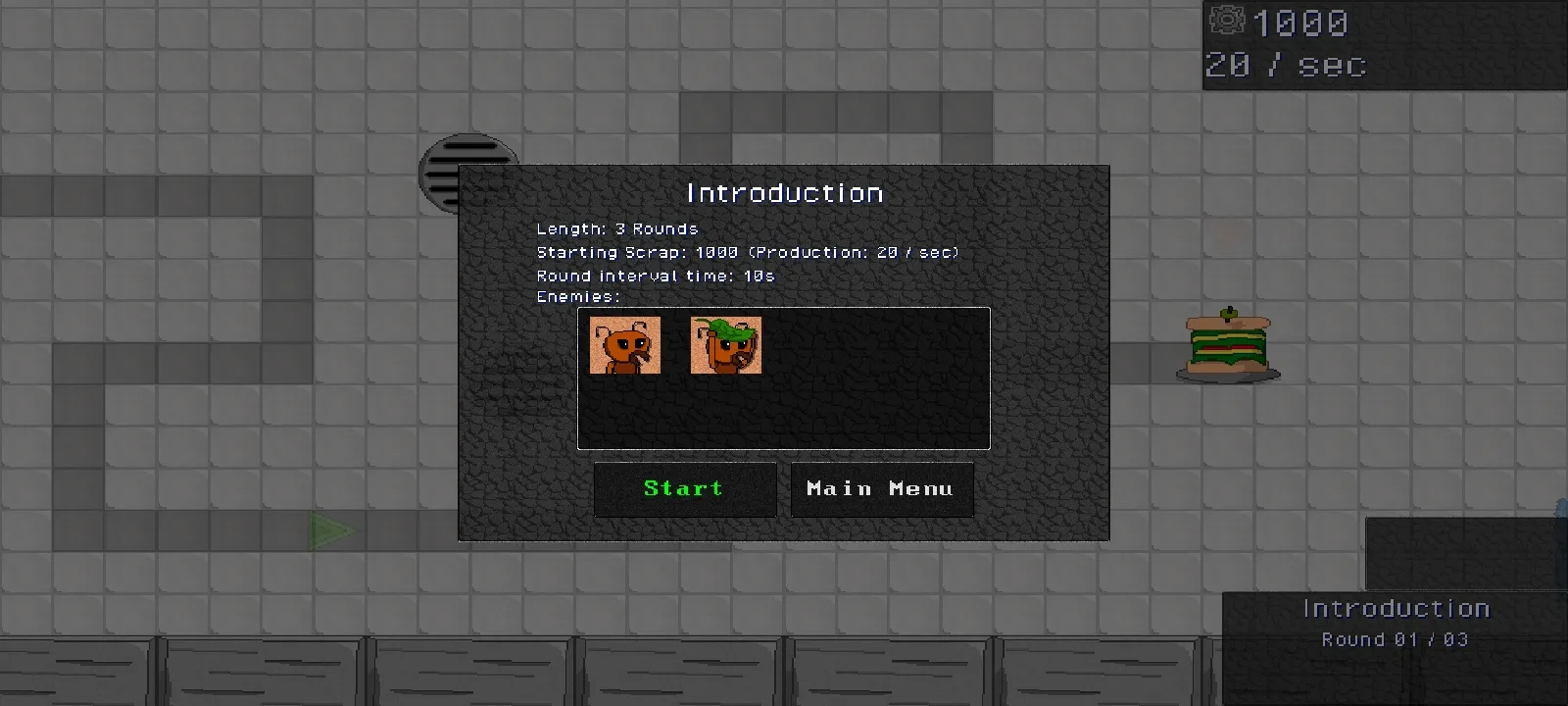Viewport: 1568px width, 706px height.
Task: Toggle the first enemy preview in the Enemies panel
Action: [x=625, y=345]
